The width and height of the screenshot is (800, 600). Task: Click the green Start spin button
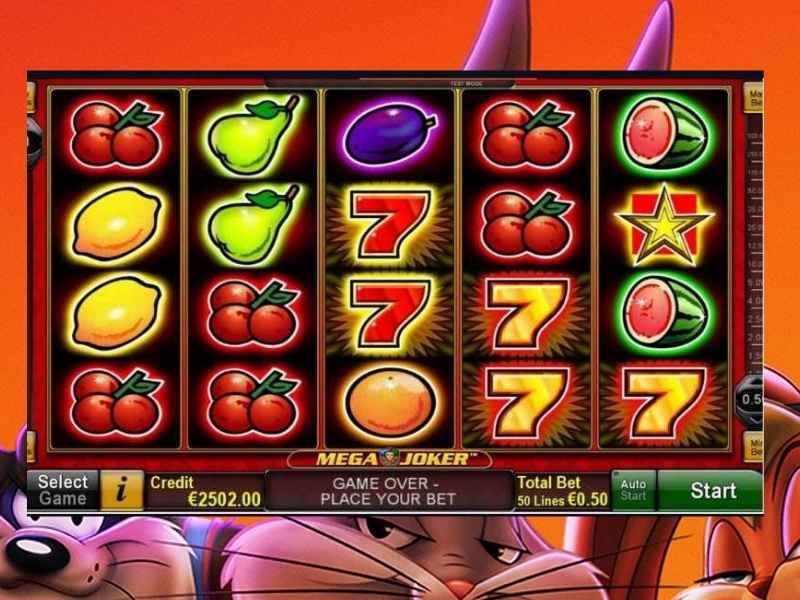pyautogui.click(x=712, y=491)
